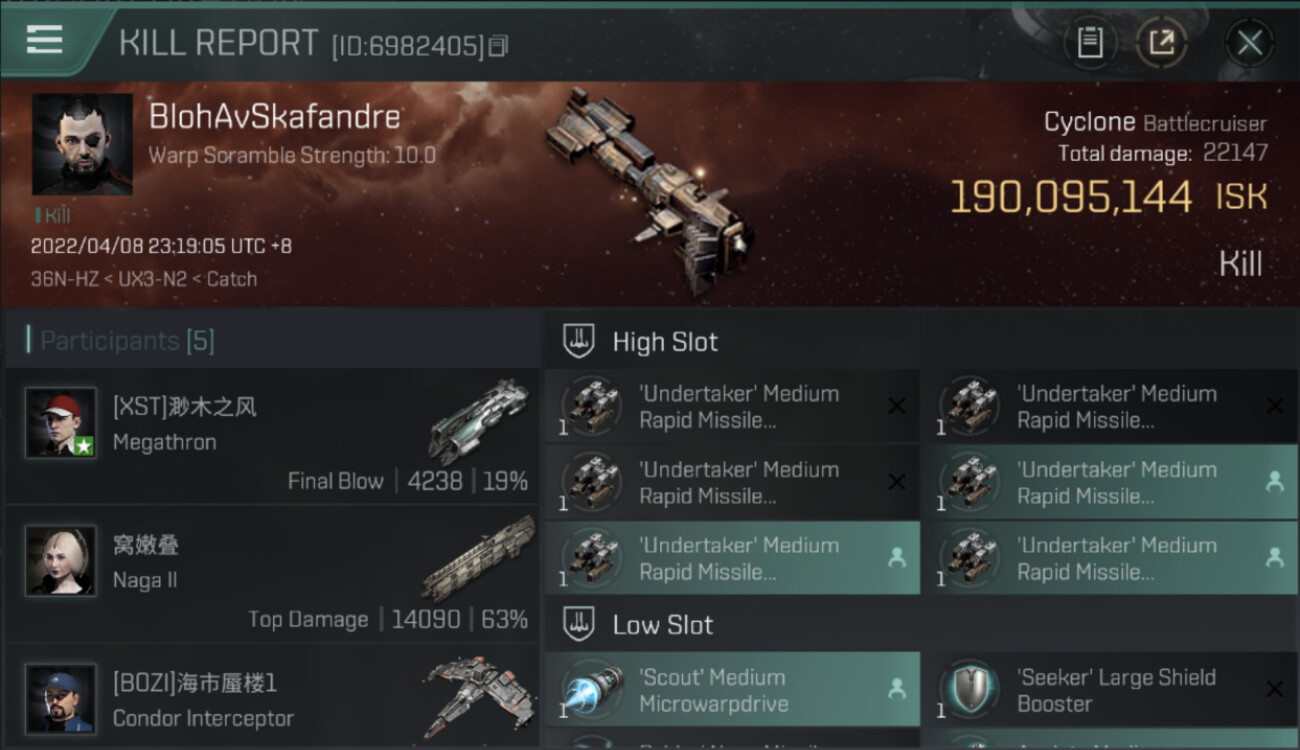
Task: Inspect the 'Seeker' Large Shield Booster module
Action: click(1110, 690)
